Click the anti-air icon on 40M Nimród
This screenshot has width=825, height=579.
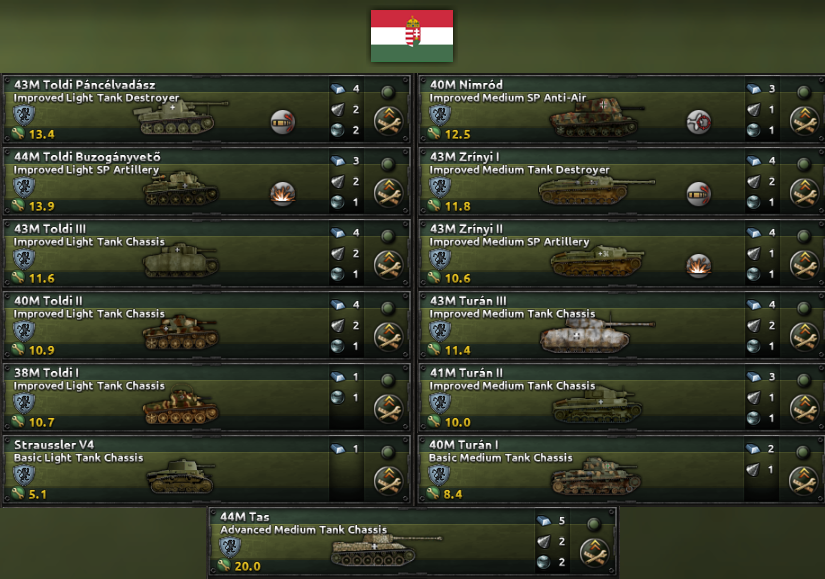[698, 121]
